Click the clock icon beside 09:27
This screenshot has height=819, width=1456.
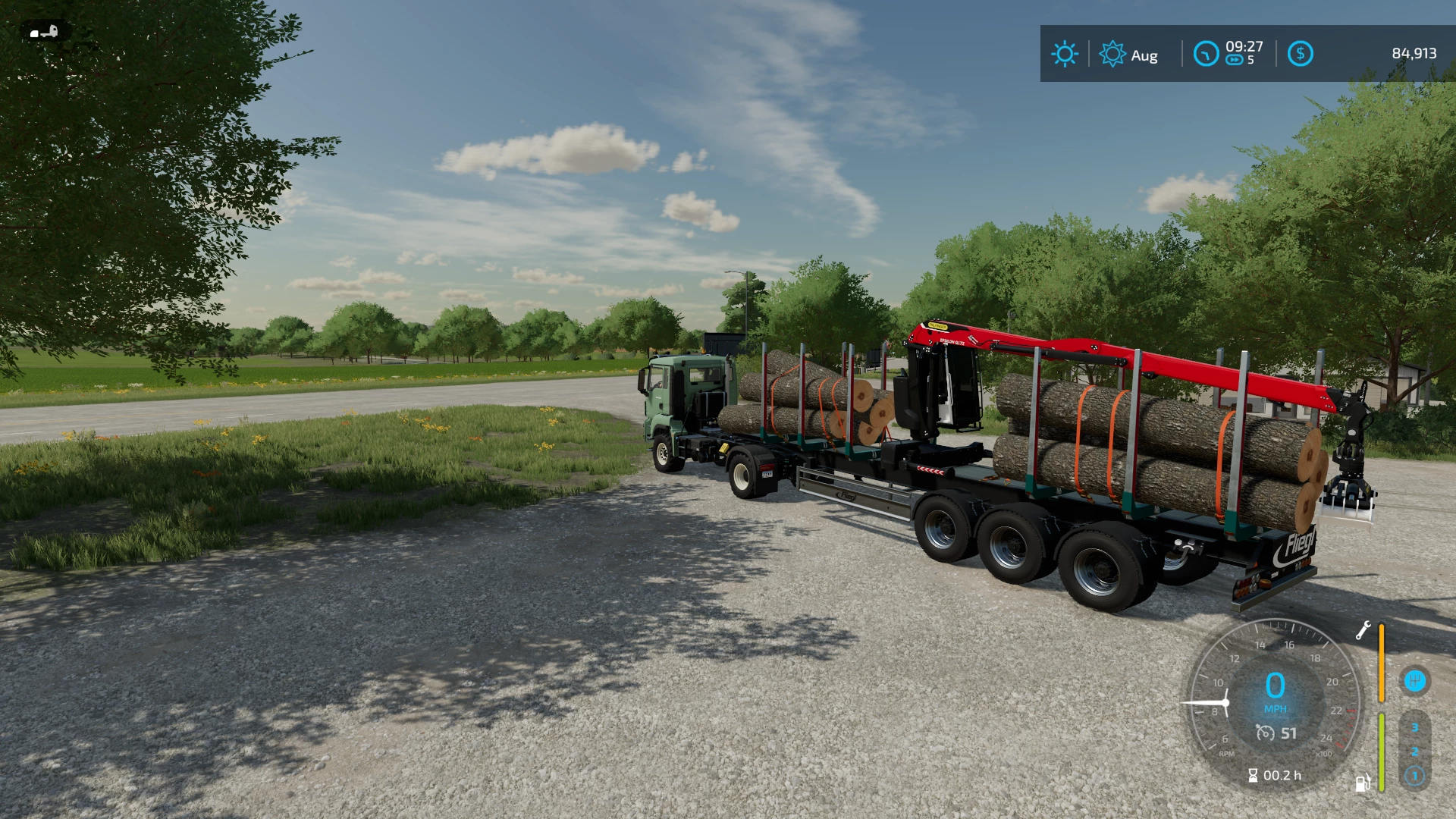point(1206,54)
